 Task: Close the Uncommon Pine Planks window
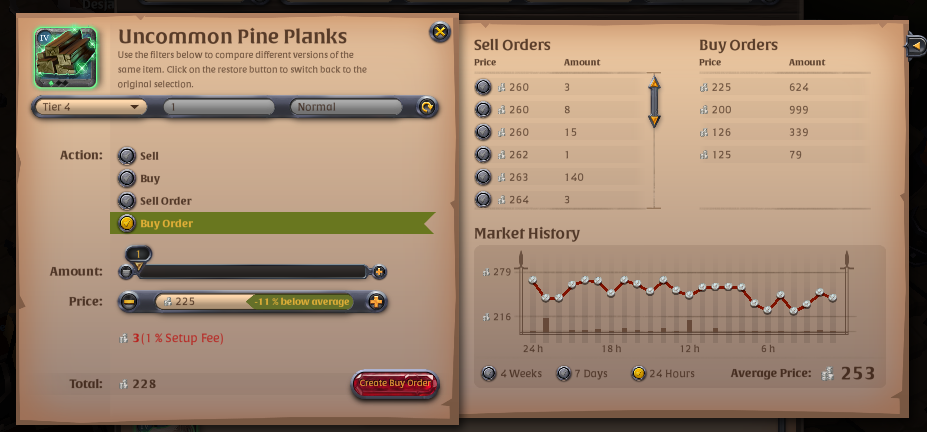coord(440,32)
